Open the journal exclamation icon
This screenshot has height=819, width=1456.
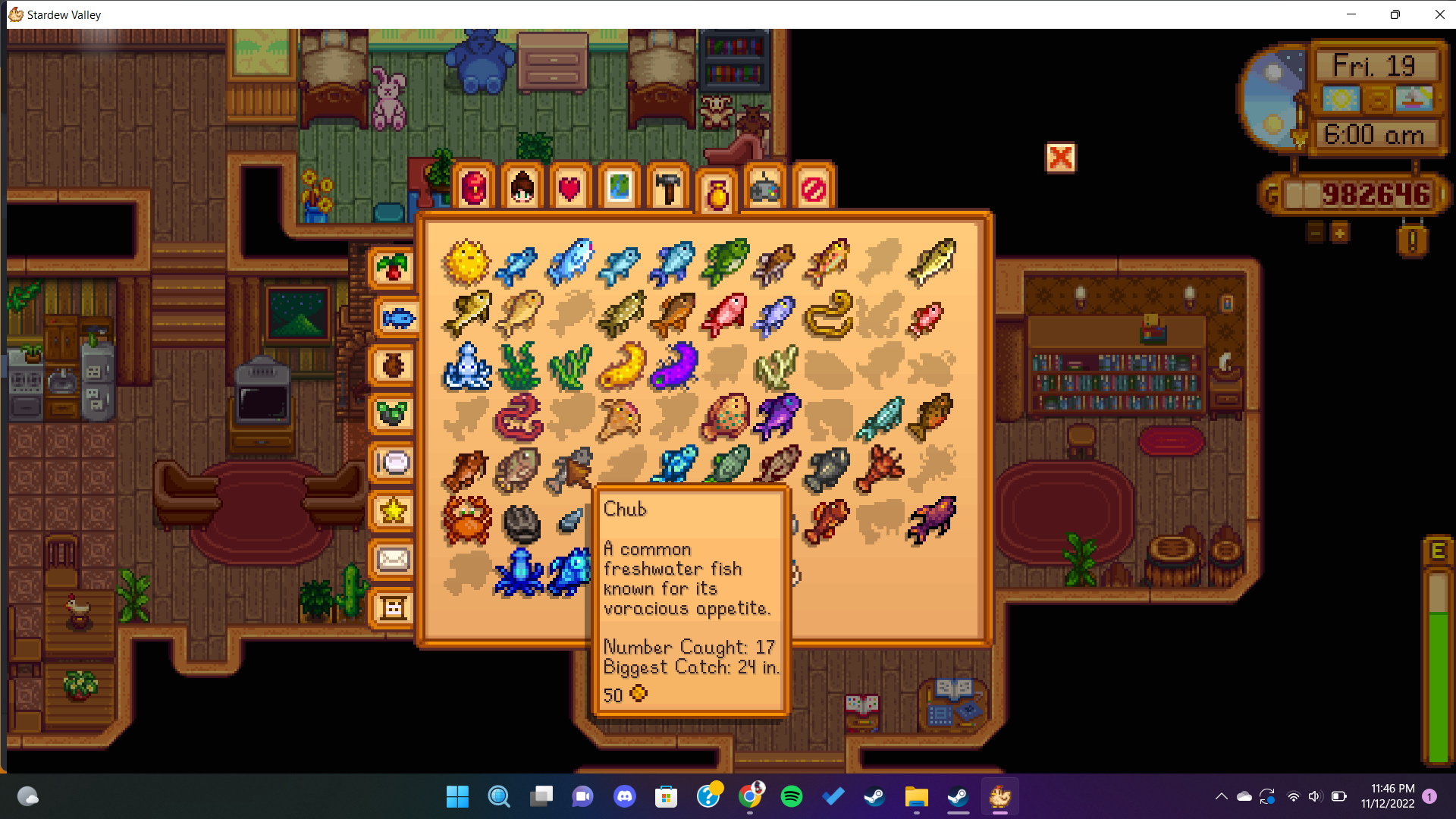pos(1412,241)
